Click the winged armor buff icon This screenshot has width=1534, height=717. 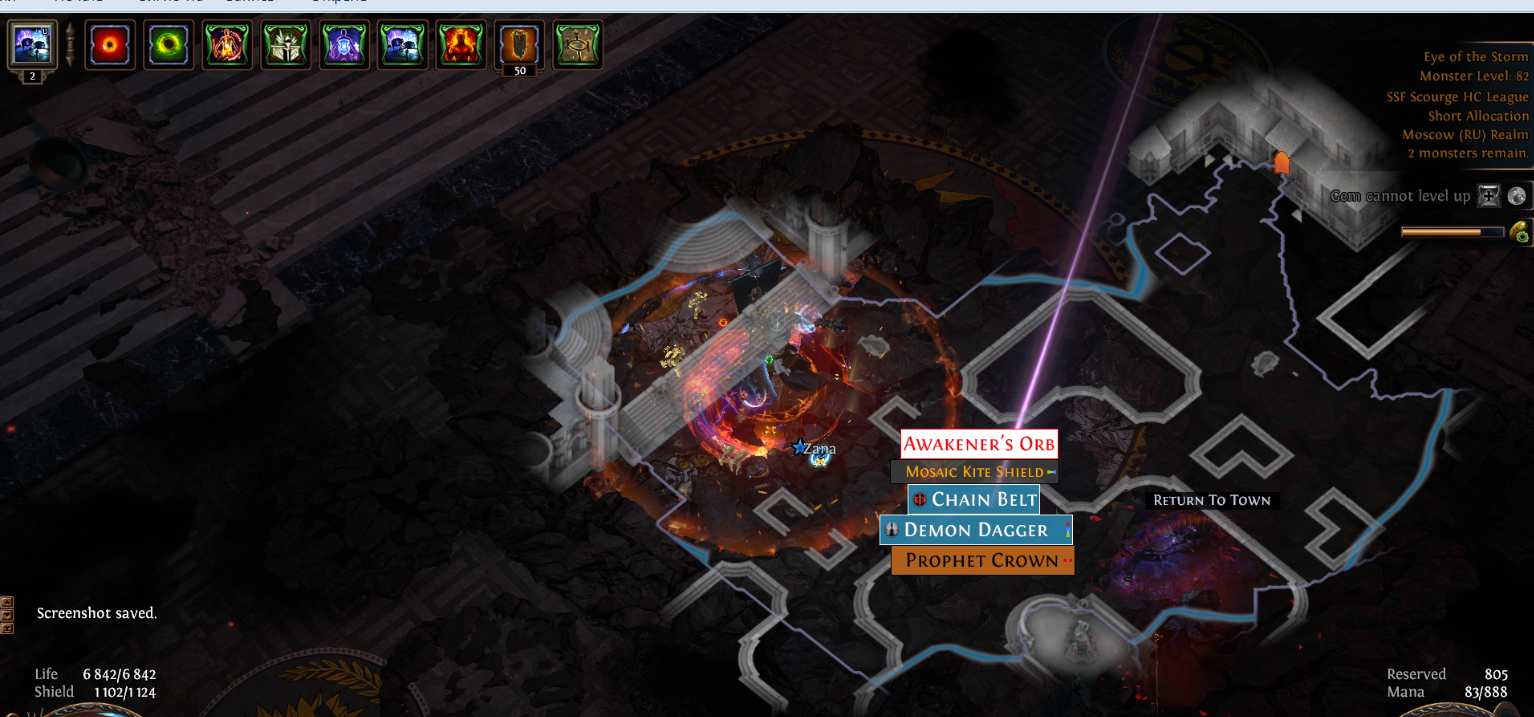285,45
